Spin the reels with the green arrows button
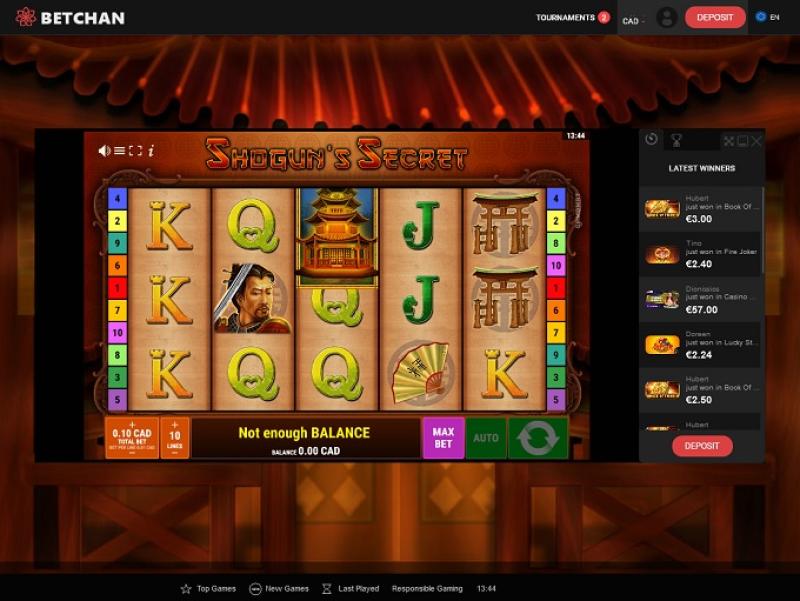Screen dimensions: 800x601 pyautogui.click(x=538, y=438)
